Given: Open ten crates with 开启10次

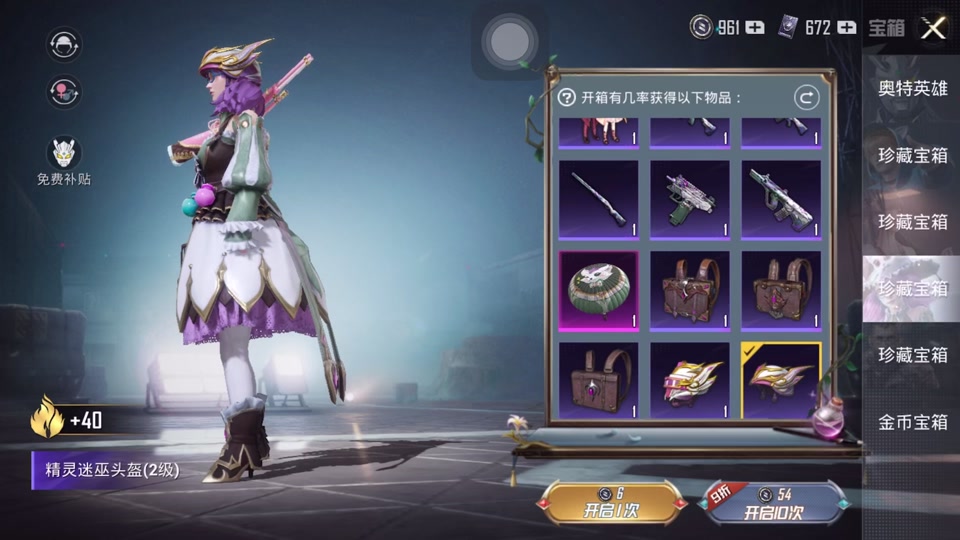Looking at the screenshot, I should (x=773, y=503).
